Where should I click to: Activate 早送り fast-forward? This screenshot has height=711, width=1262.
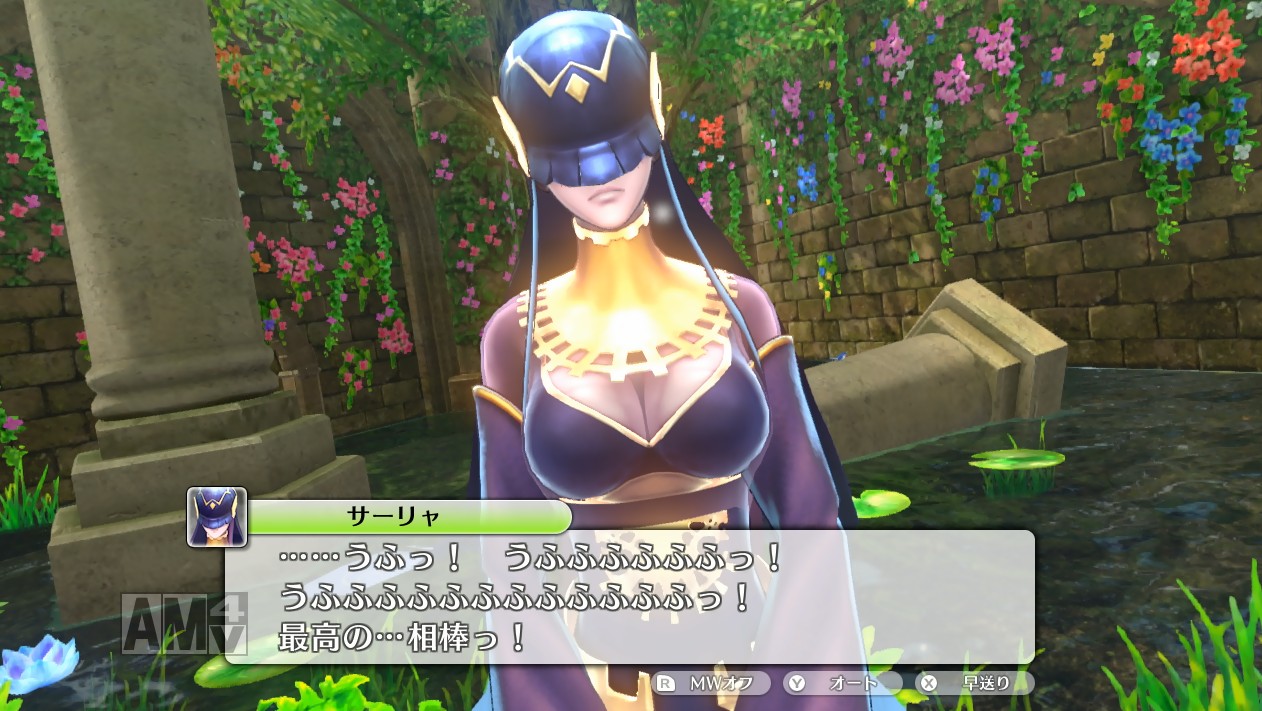pyautogui.click(x=974, y=684)
